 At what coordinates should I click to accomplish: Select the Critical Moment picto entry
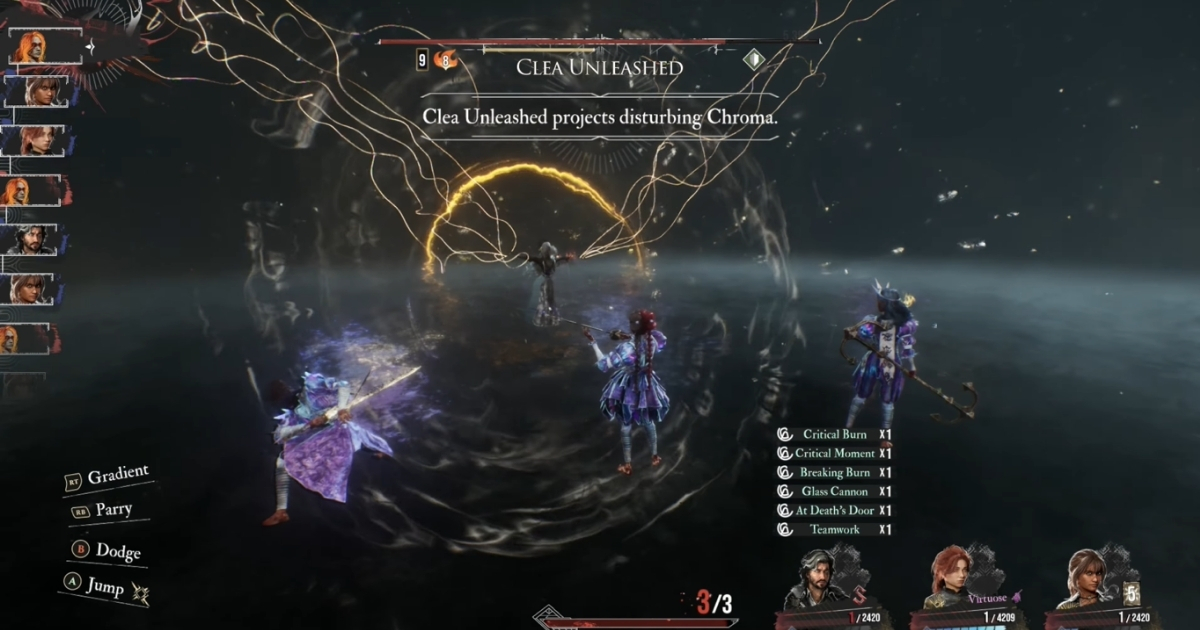[834, 454]
